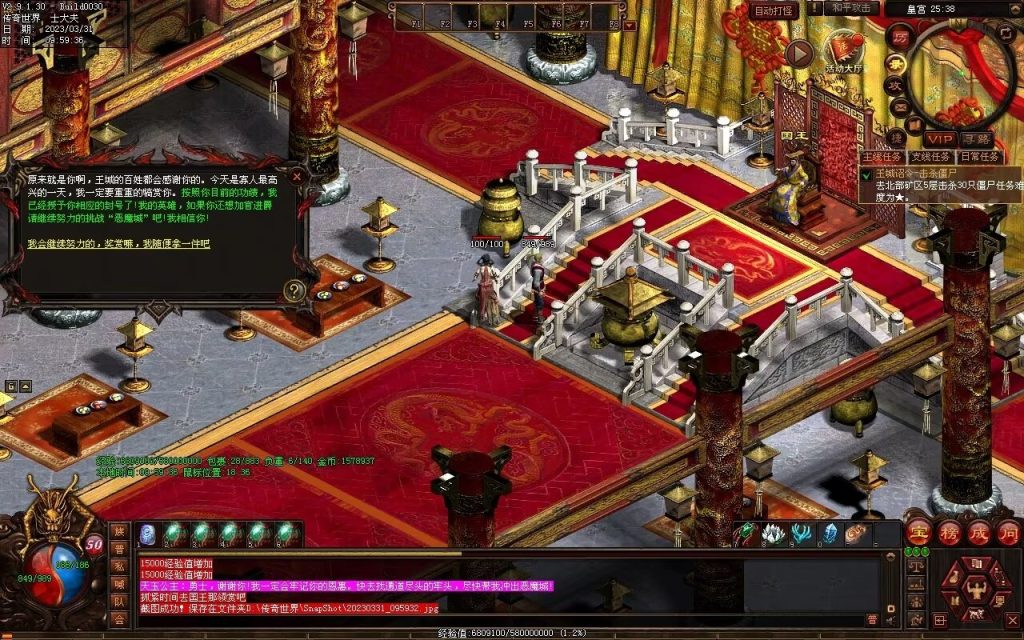
Task: Click the round play arrow button
Action: [799, 53]
